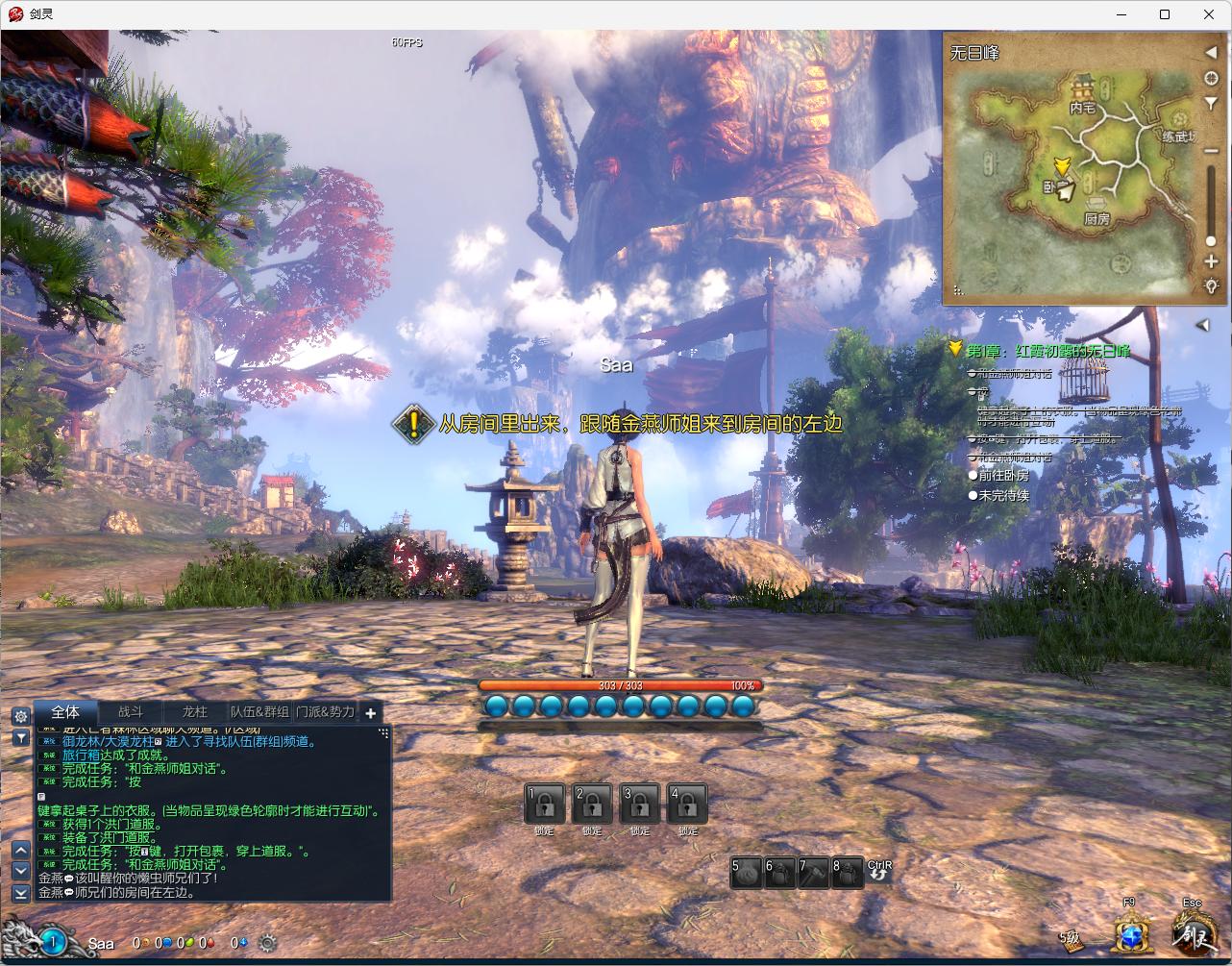Add a new chat tab with plus button
Screen dimensions: 1232x966
pyautogui.click(x=371, y=712)
